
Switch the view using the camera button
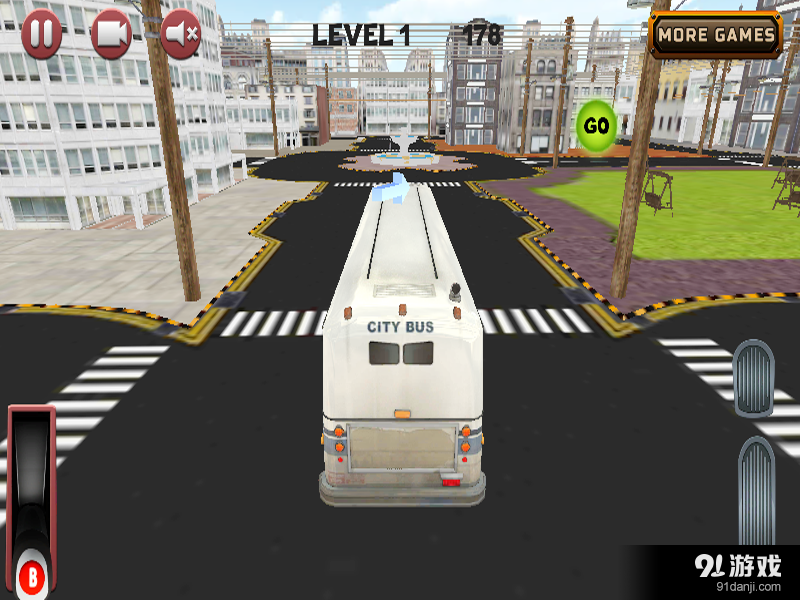(111, 35)
